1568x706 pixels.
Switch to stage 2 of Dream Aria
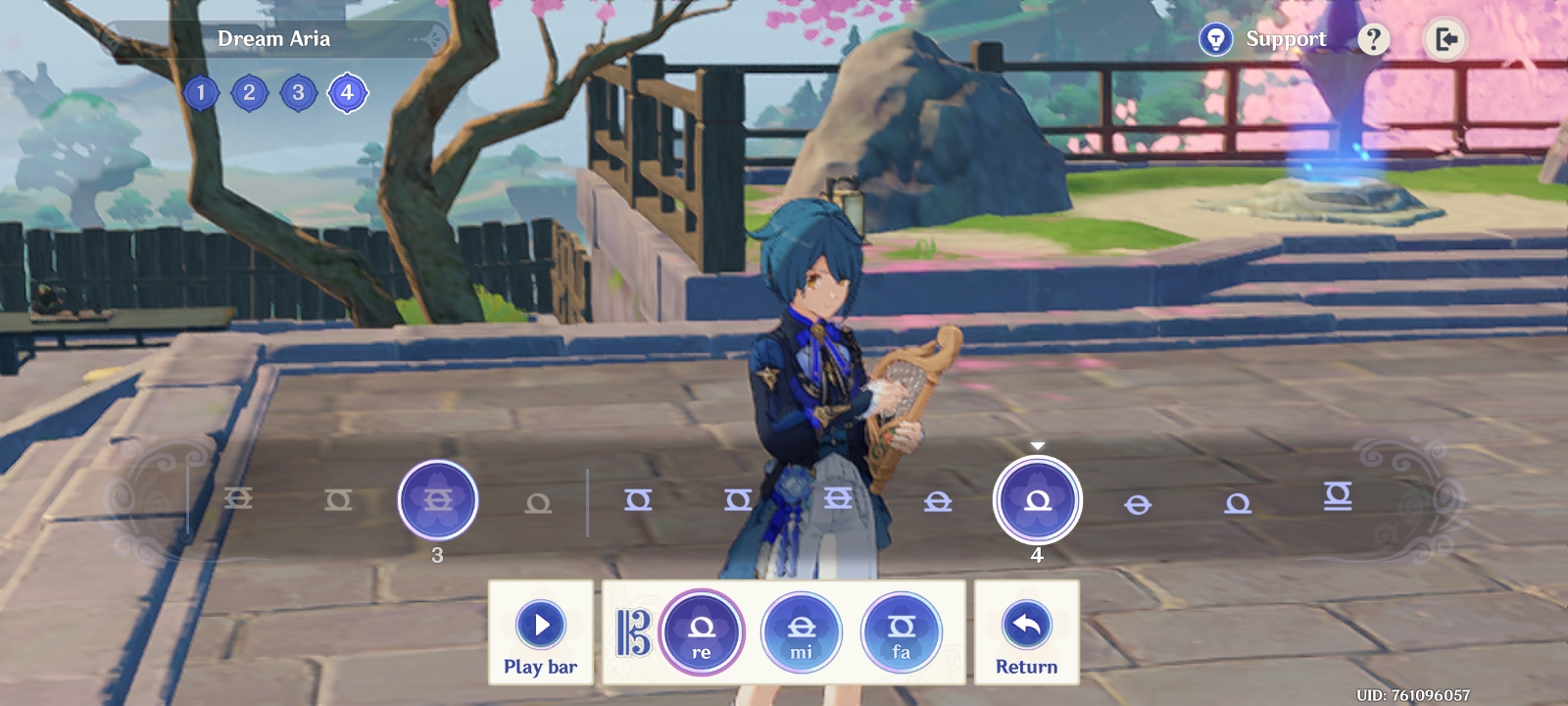[x=249, y=92]
